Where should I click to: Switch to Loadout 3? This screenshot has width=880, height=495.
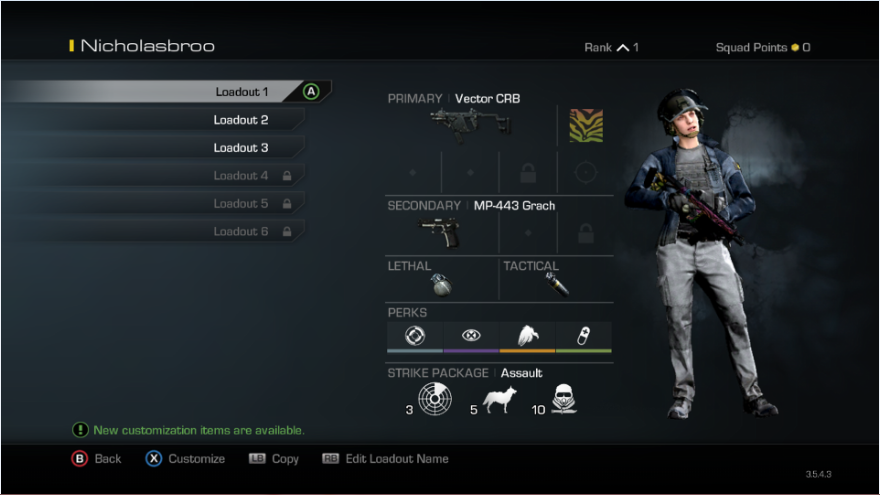[x=240, y=148]
